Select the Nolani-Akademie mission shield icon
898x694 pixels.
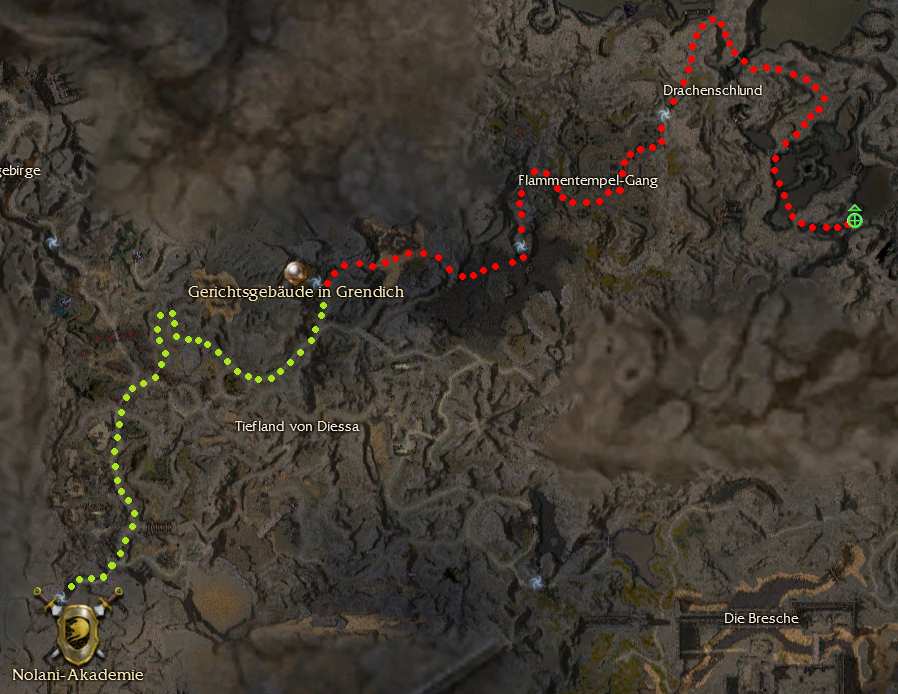click(x=78, y=627)
